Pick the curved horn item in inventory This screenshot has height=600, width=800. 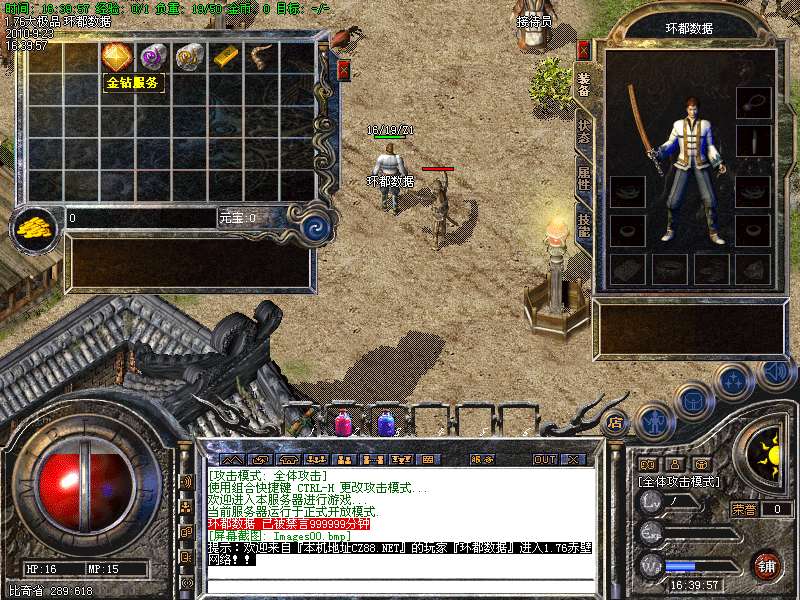point(262,57)
